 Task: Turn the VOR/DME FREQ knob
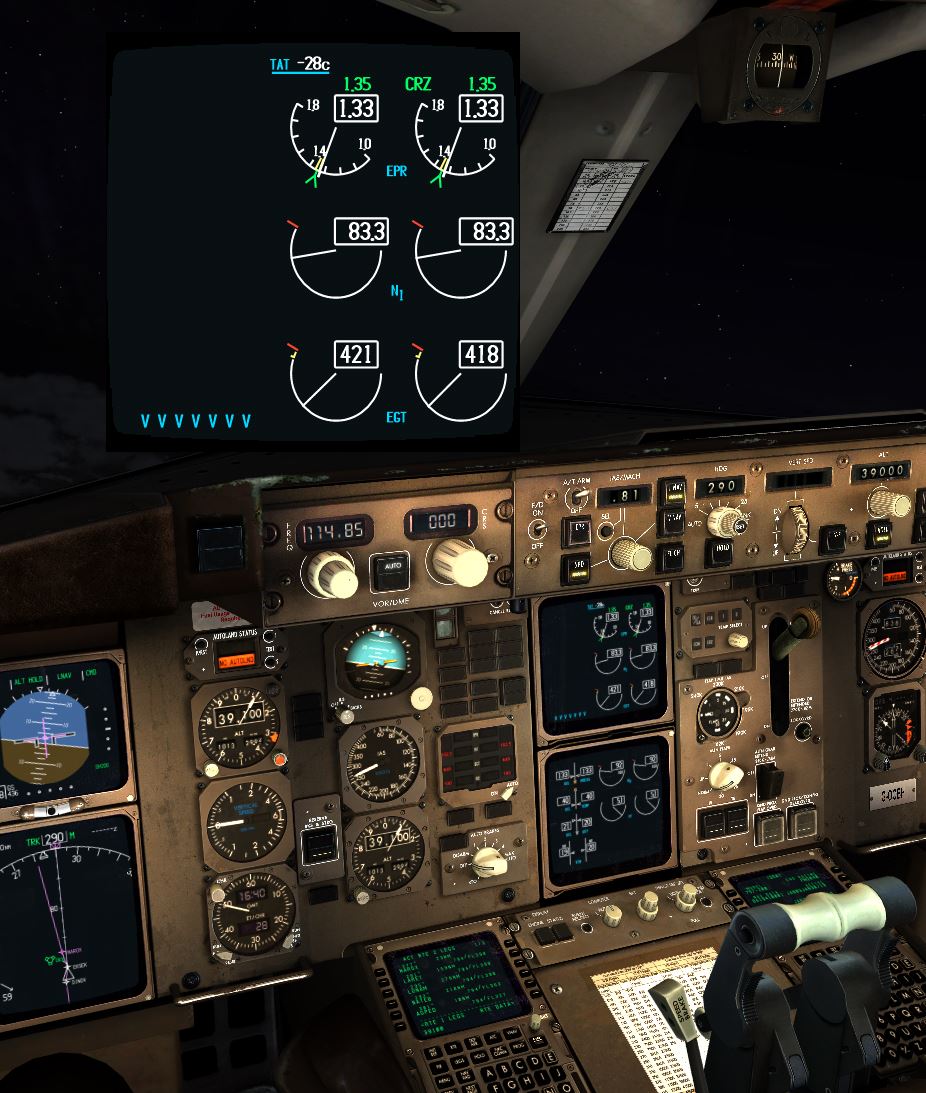(330, 573)
